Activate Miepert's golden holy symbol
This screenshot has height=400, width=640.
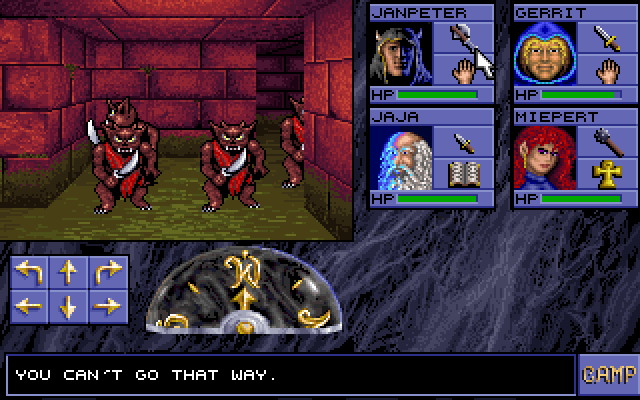[606, 174]
